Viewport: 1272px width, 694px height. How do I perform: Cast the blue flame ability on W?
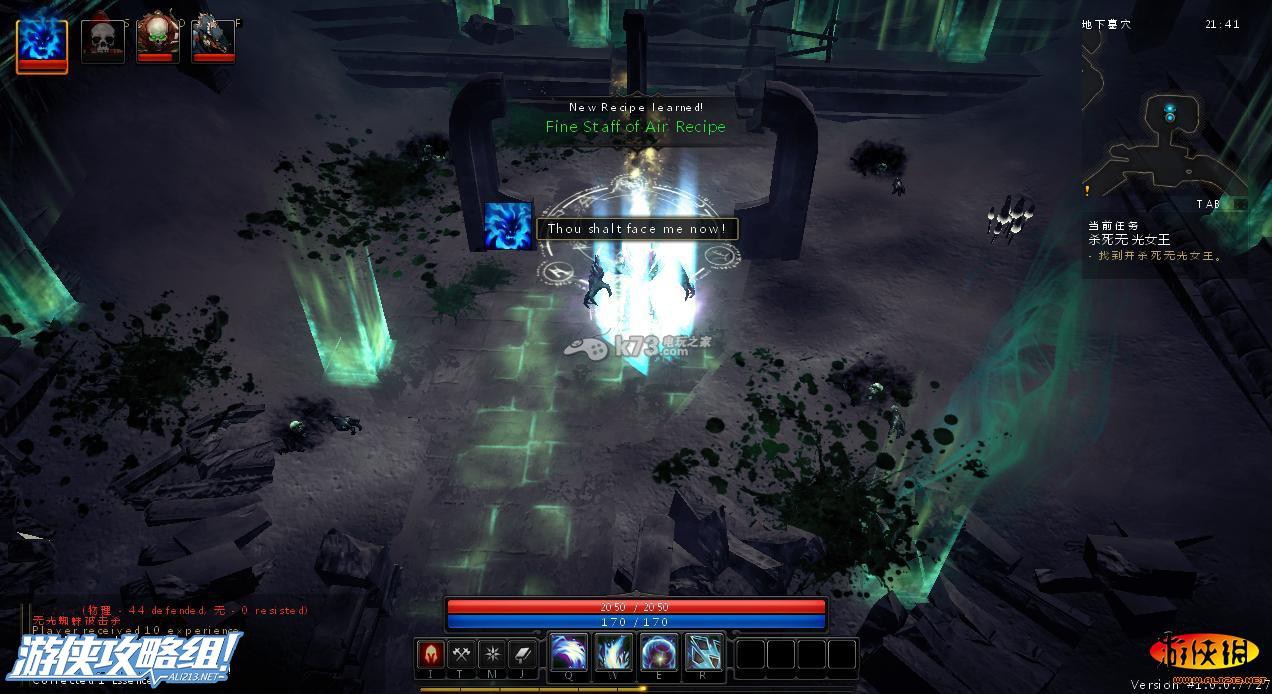click(x=614, y=653)
